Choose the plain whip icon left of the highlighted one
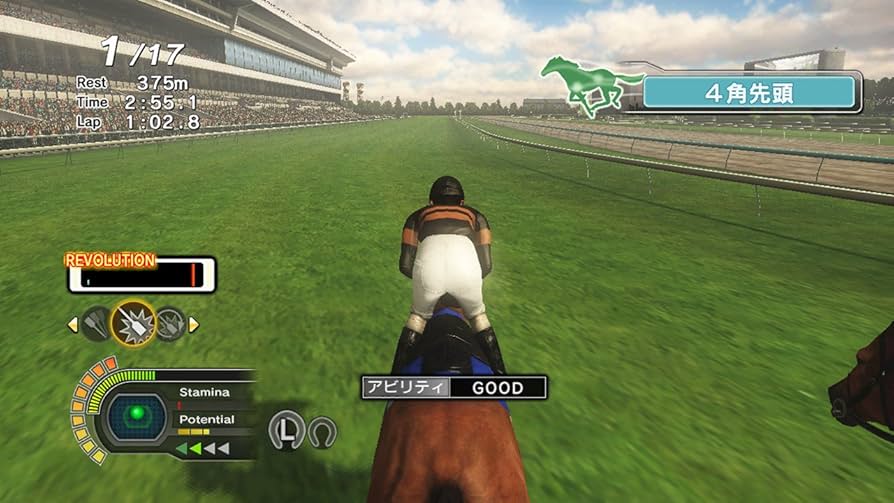Viewport: 894px width, 503px height. pyautogui.click(x=97, y=324)
